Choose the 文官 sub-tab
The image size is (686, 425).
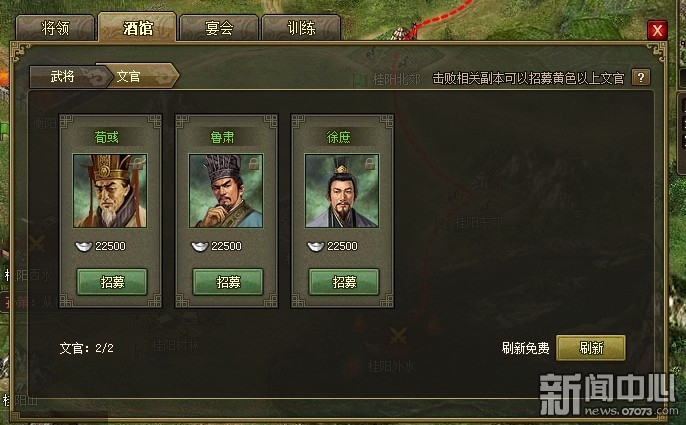coord(130,76)
